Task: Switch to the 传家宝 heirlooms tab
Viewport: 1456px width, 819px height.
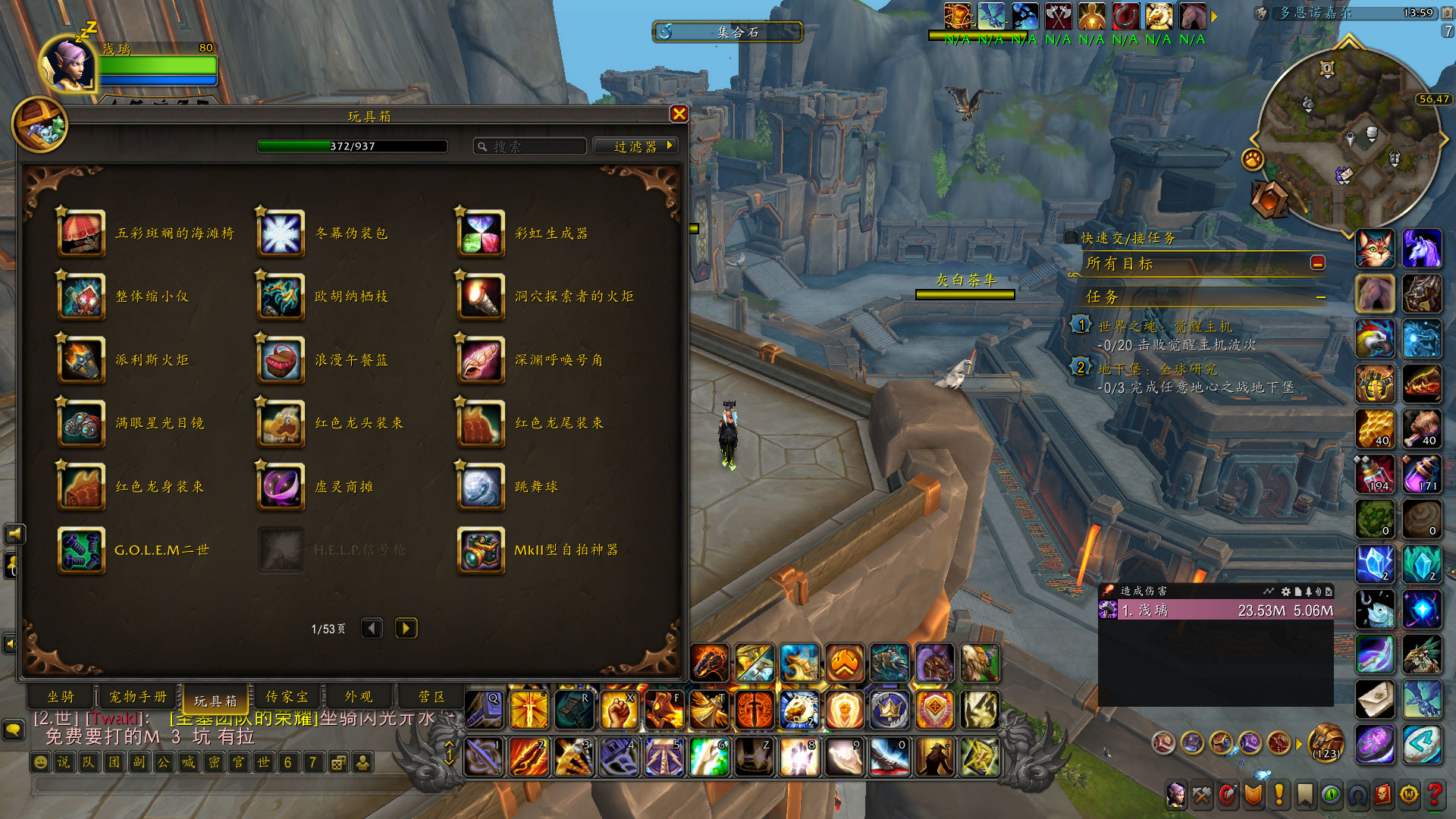Action: (287, 697)
